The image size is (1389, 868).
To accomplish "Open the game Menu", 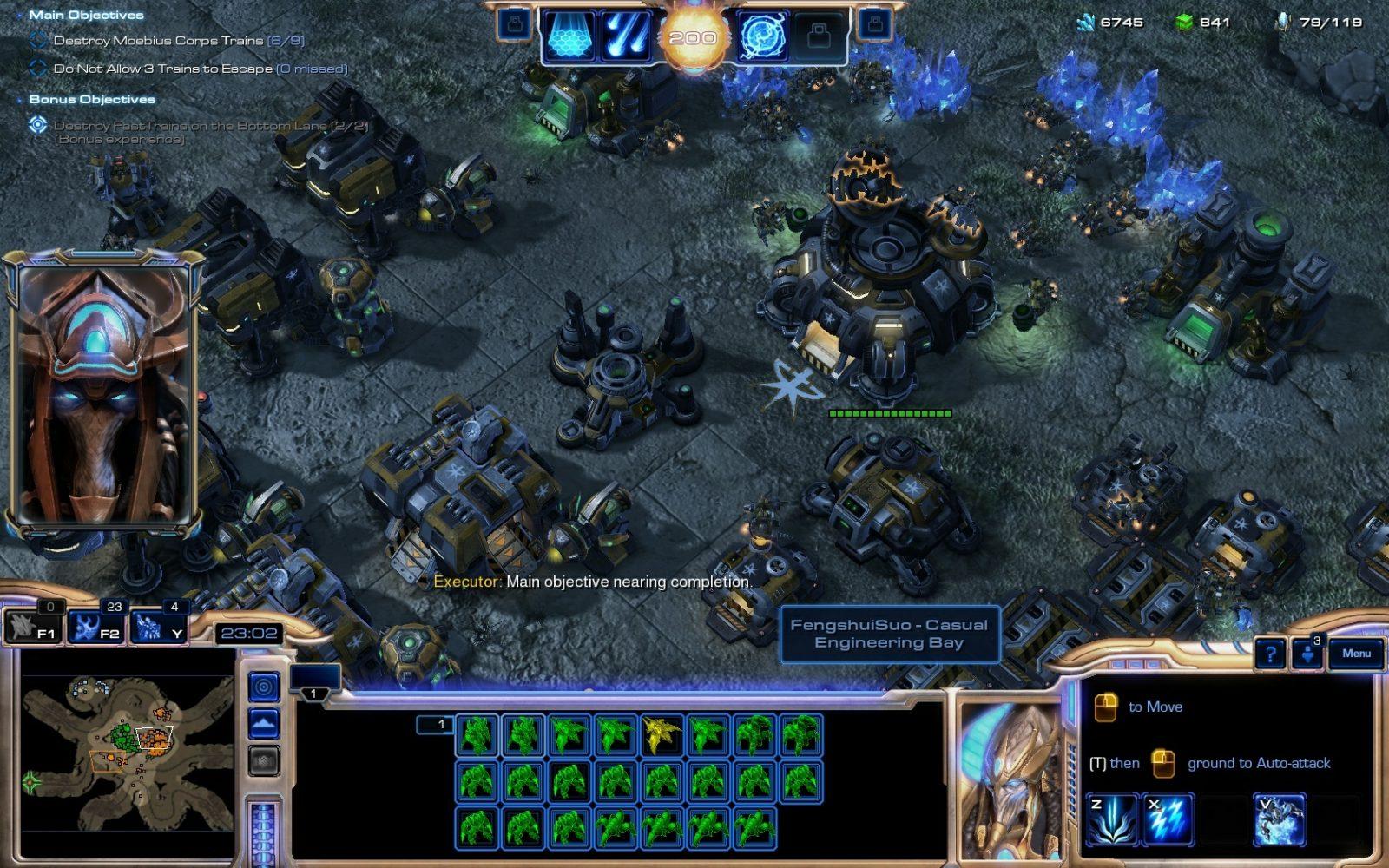I will tap(1356, 654).
